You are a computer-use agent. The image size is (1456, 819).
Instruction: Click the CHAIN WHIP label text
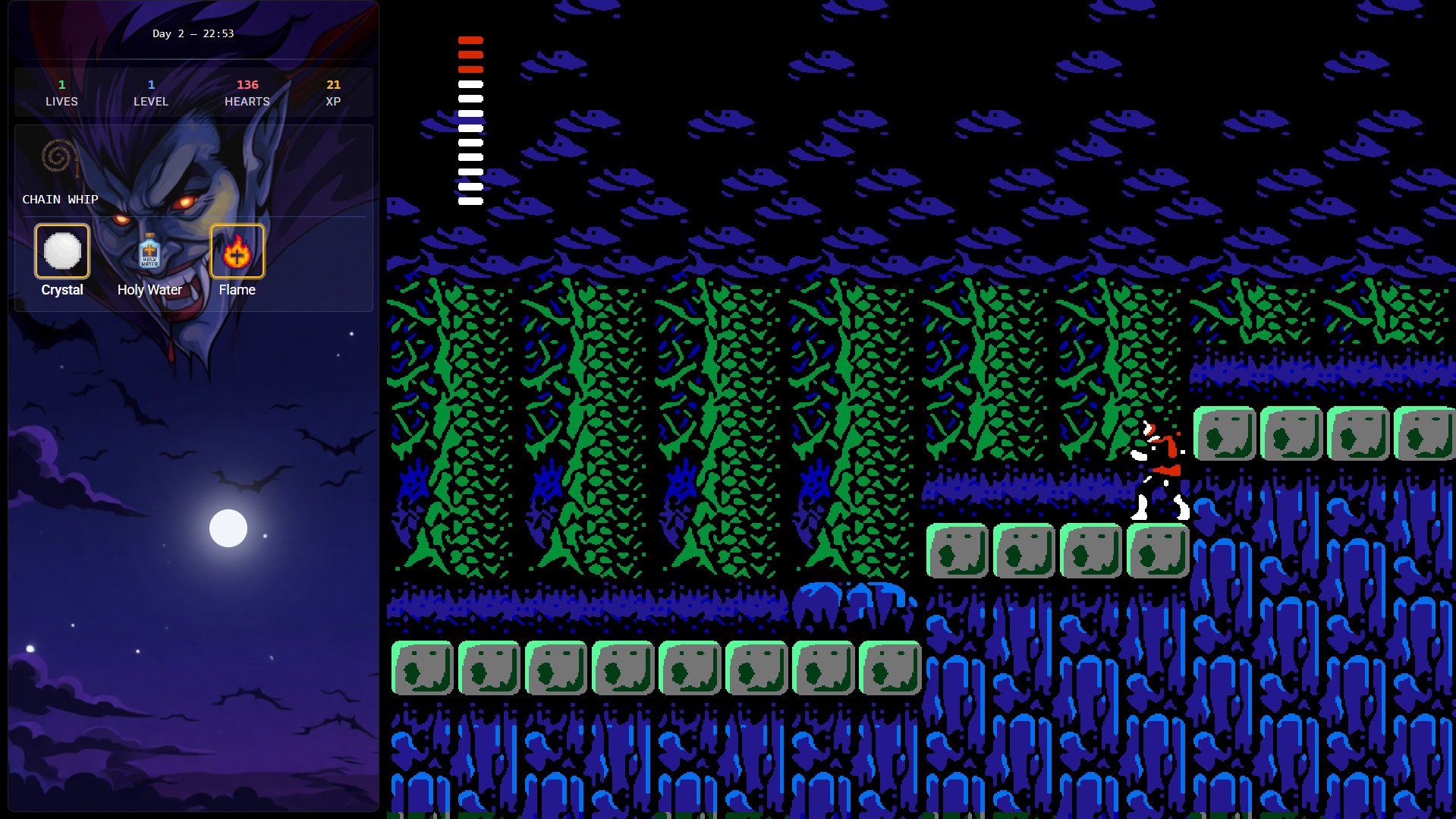59,199
